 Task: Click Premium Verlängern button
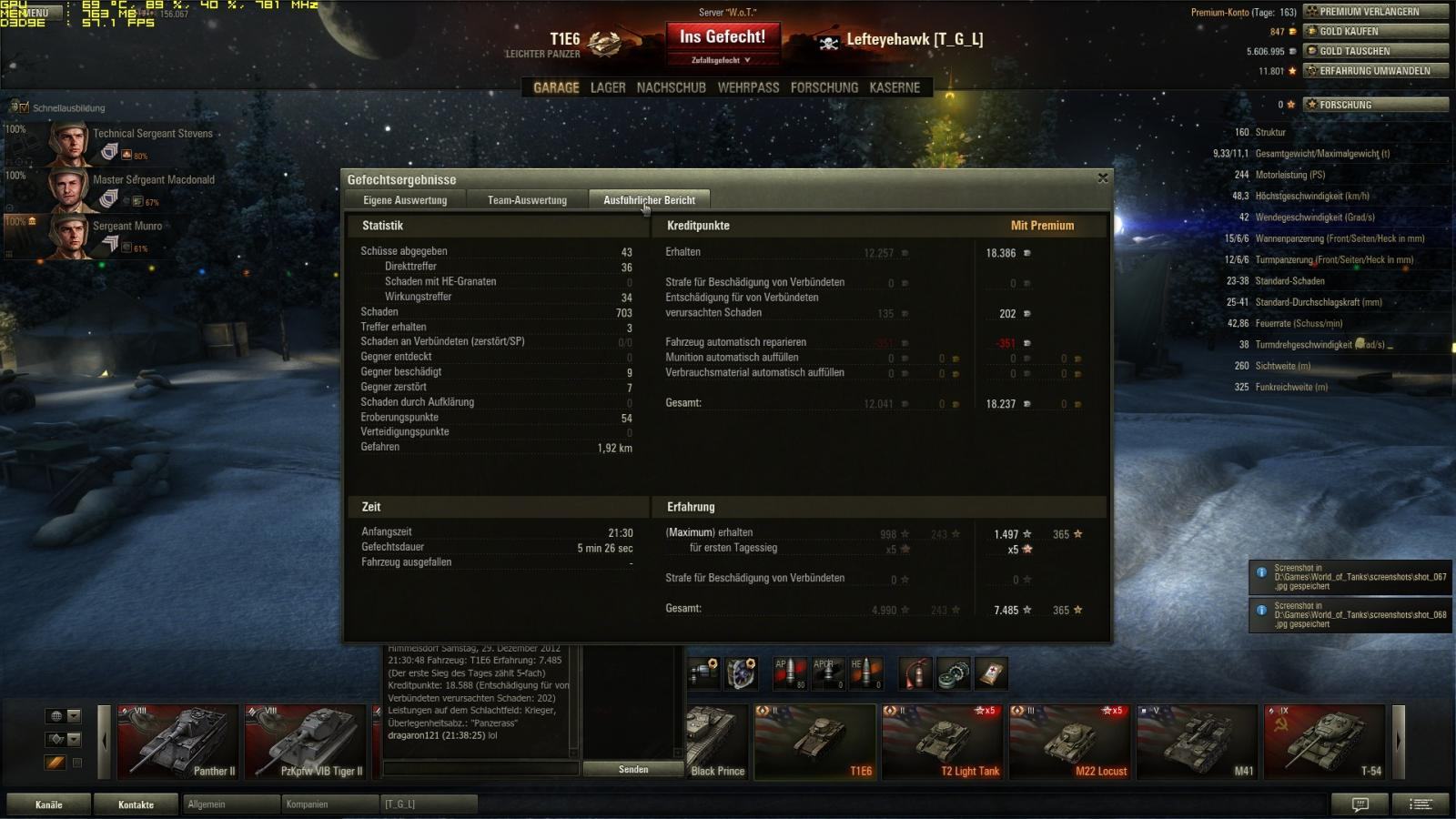point(1375,12)
